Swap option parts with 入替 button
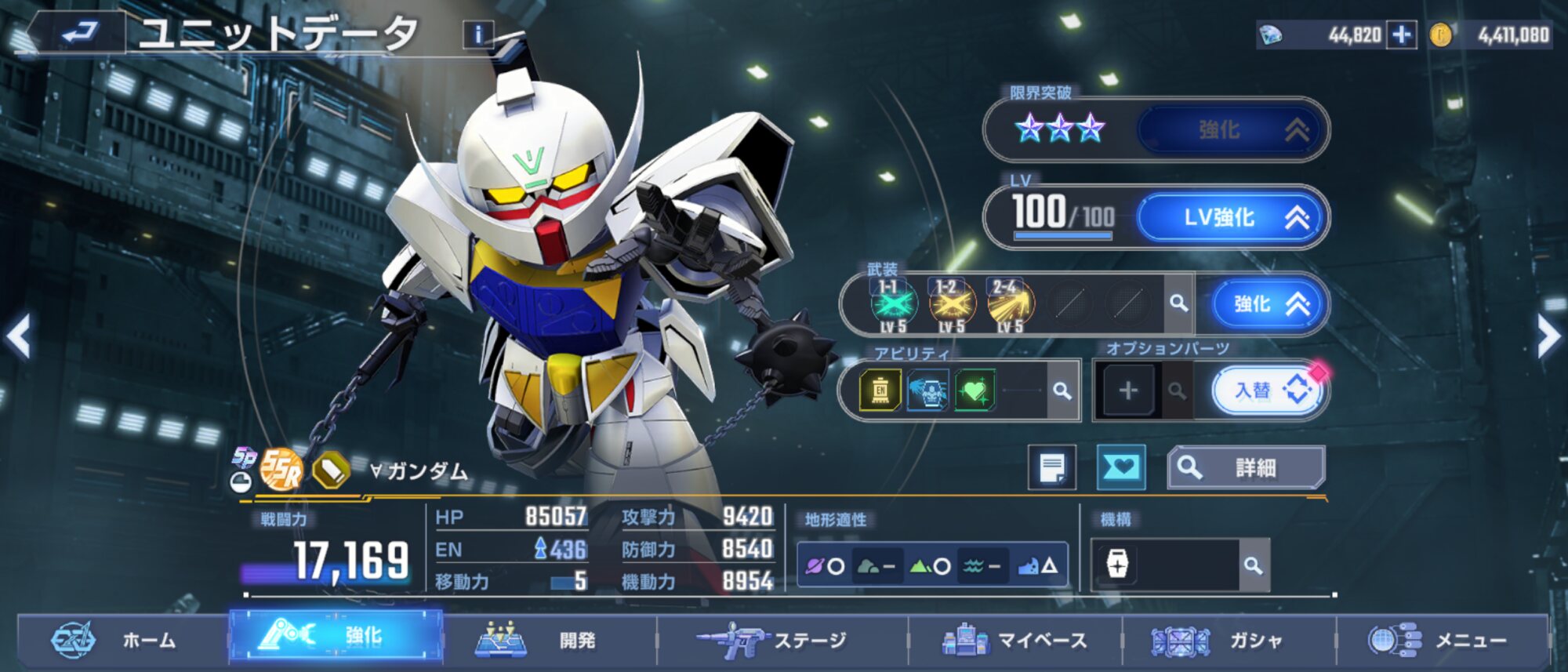The image size is (1568, 672). (x=1268, y=390)
